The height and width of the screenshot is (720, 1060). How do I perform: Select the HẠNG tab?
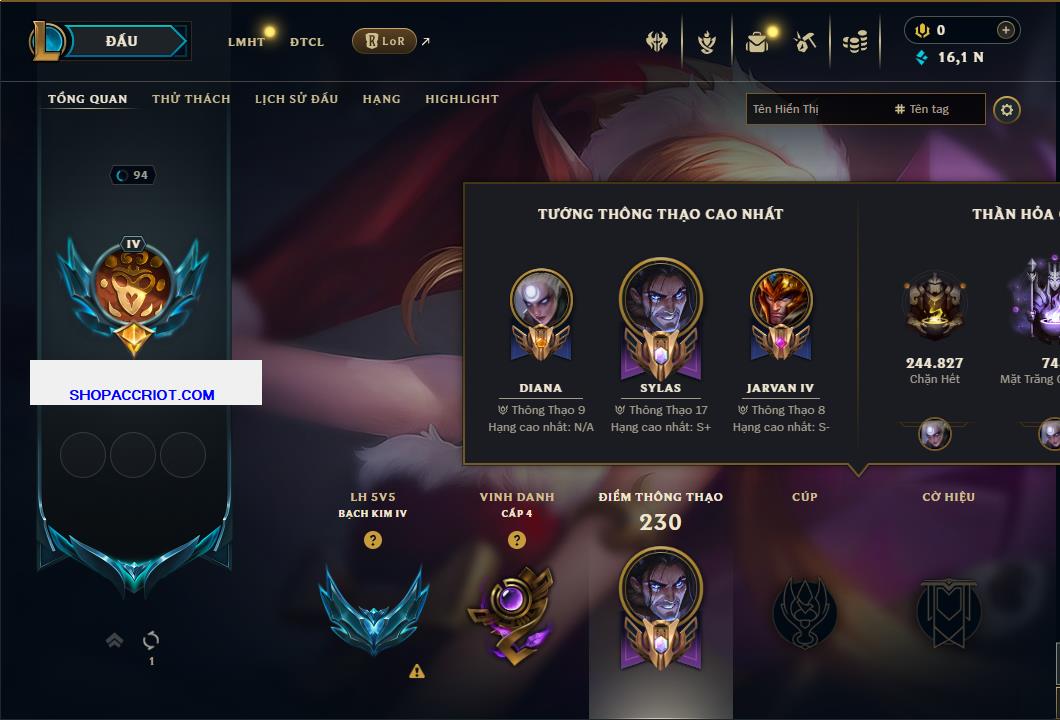click(x=381, y=99)
